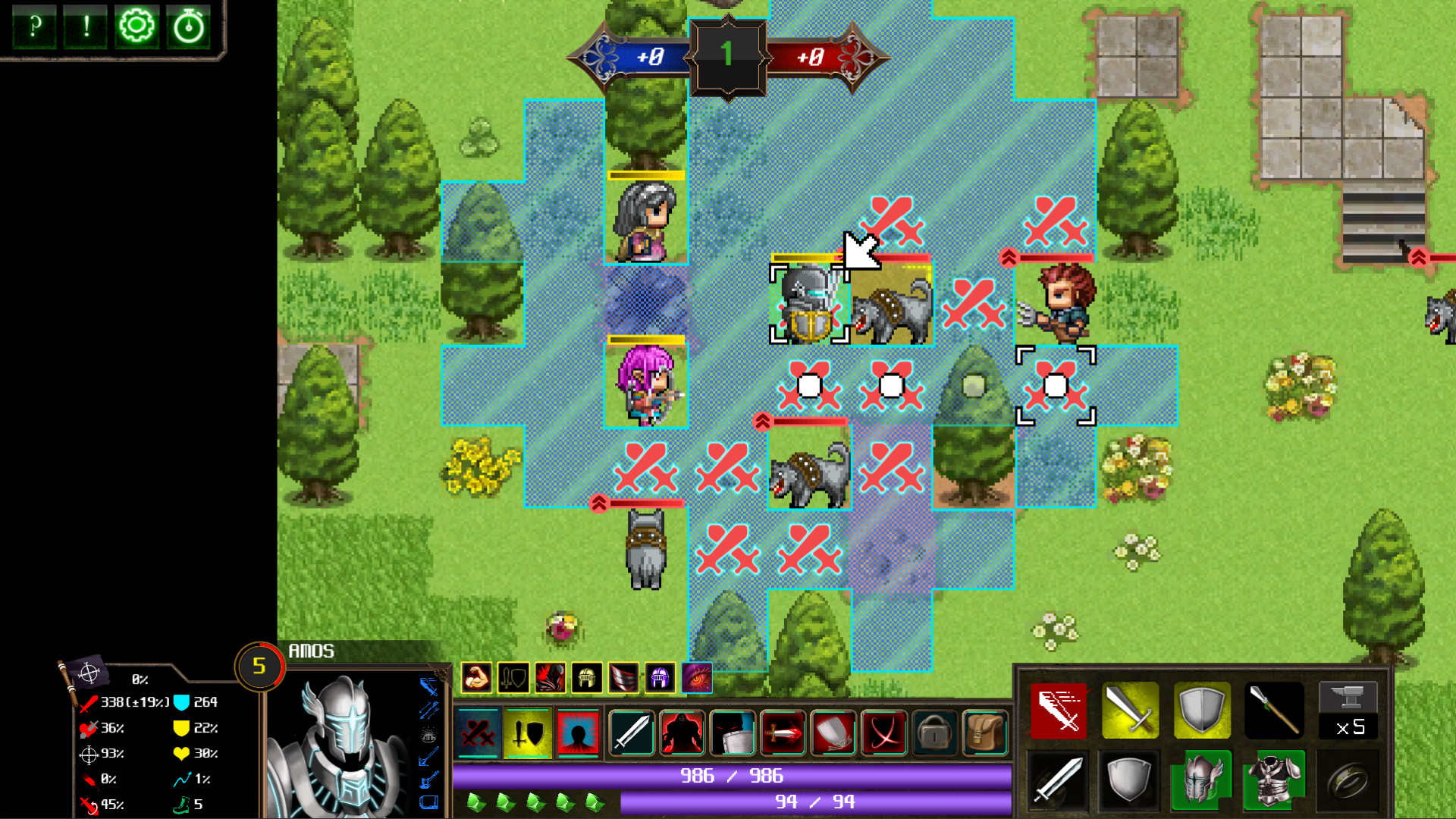The width and height of the screenshot is (1456, 819).
Task: Click the exclamation point notification icon
Action: point(86,27)
